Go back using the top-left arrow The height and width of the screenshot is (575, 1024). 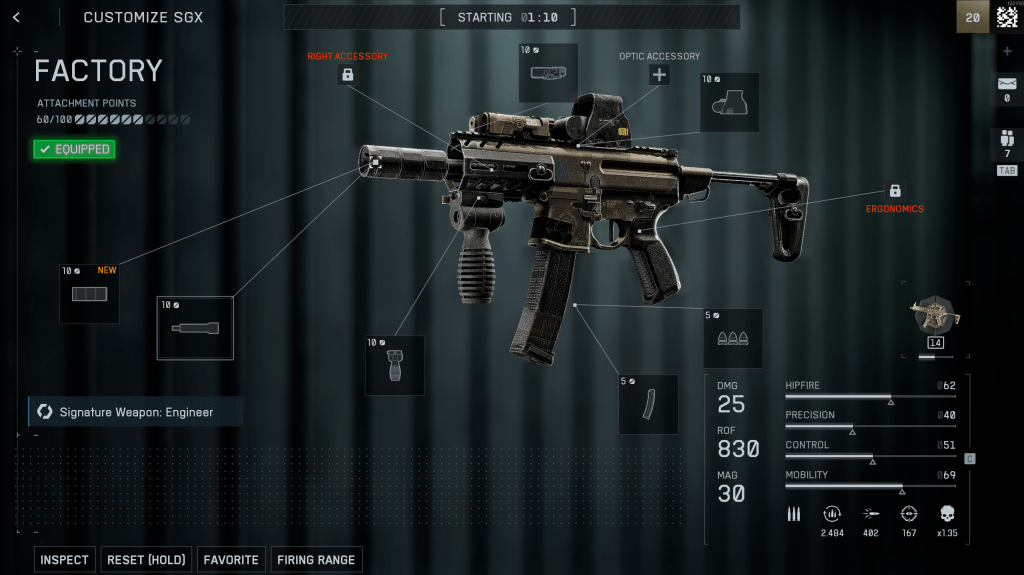16,17
